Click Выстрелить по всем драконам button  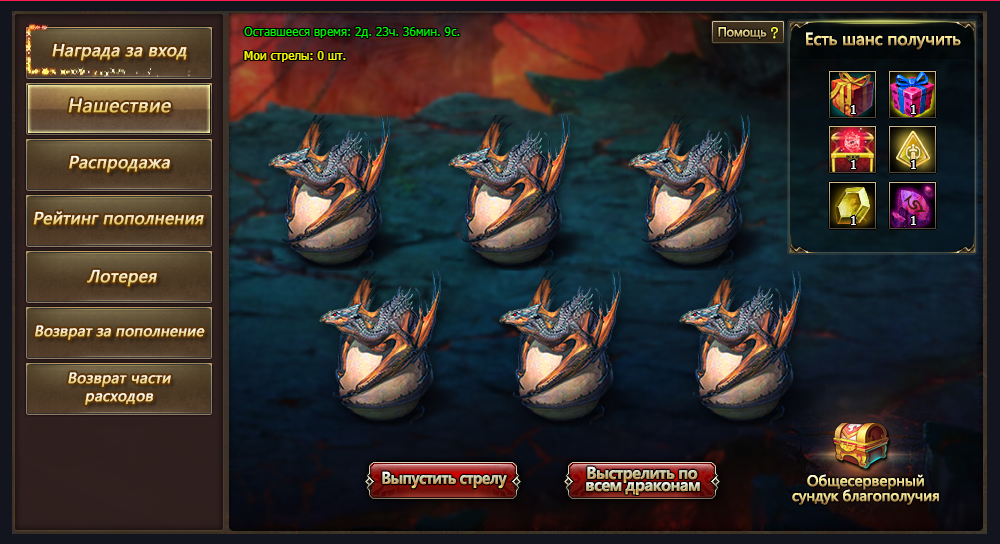pyautogui.click(x=642, y=480)
